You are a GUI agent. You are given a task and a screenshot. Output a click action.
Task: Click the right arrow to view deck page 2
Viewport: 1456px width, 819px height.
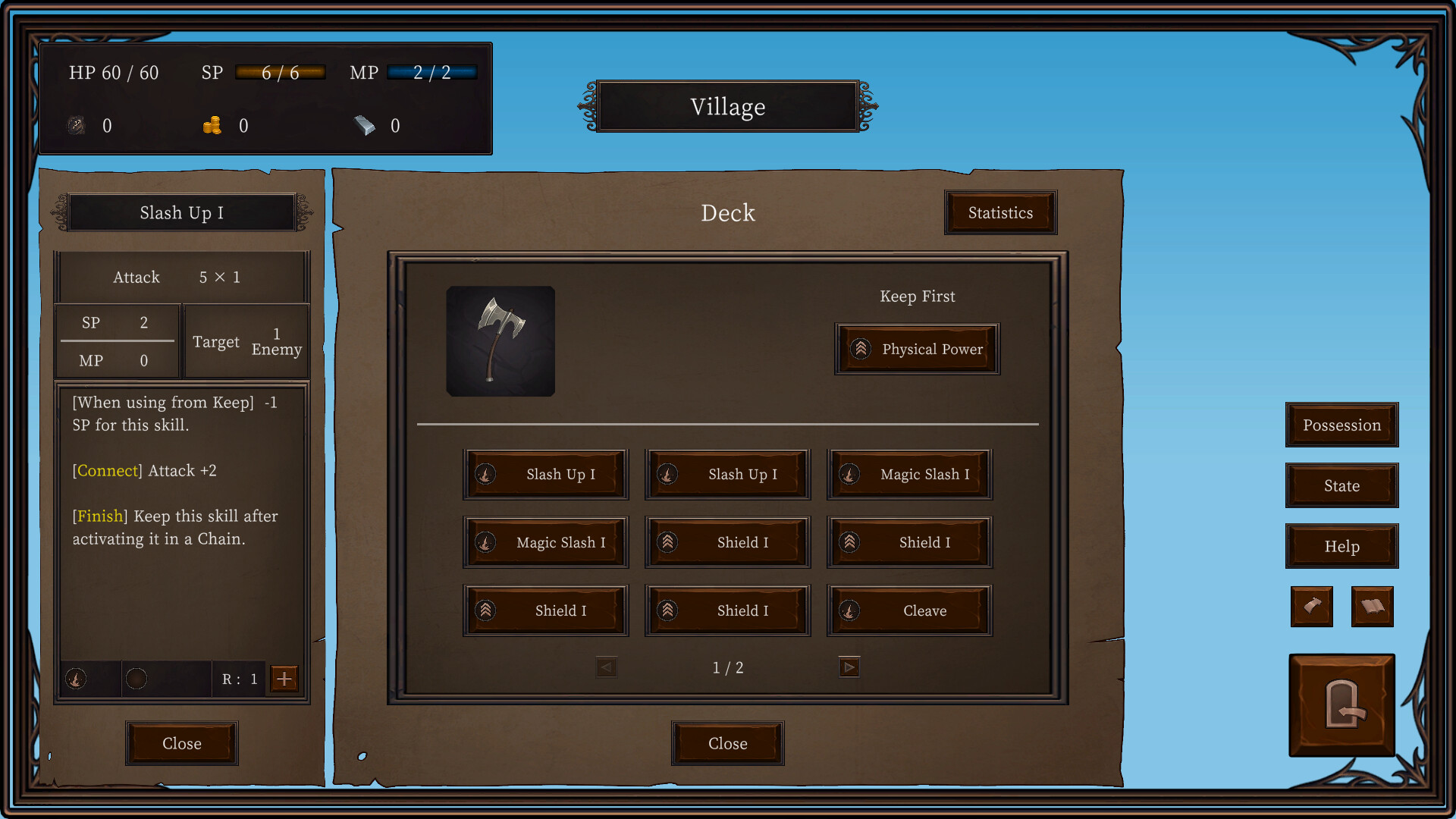(x=849, y=667)
